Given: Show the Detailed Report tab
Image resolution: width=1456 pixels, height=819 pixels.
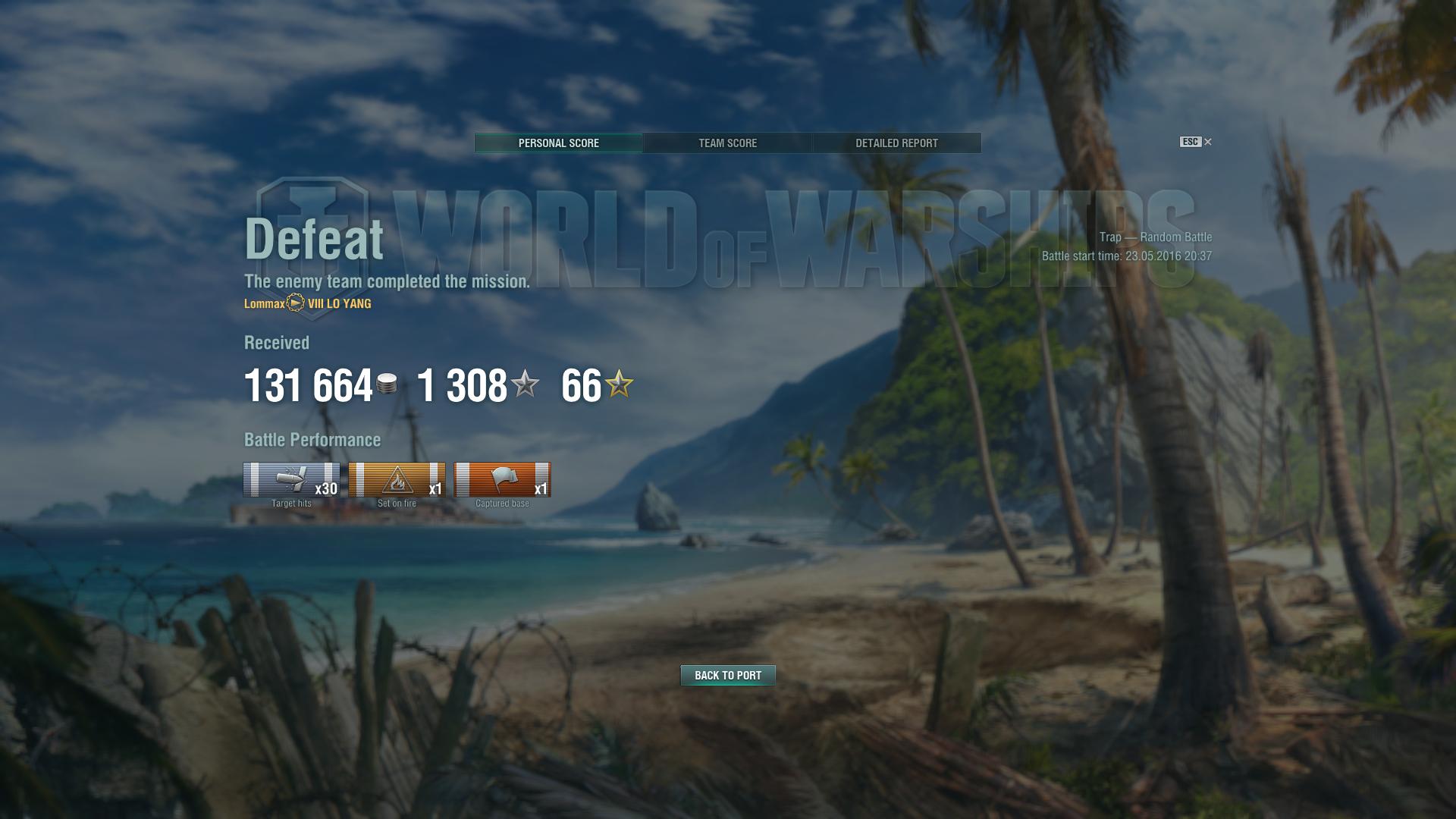Looking at the screenshot, I should (x=896, y=143).
